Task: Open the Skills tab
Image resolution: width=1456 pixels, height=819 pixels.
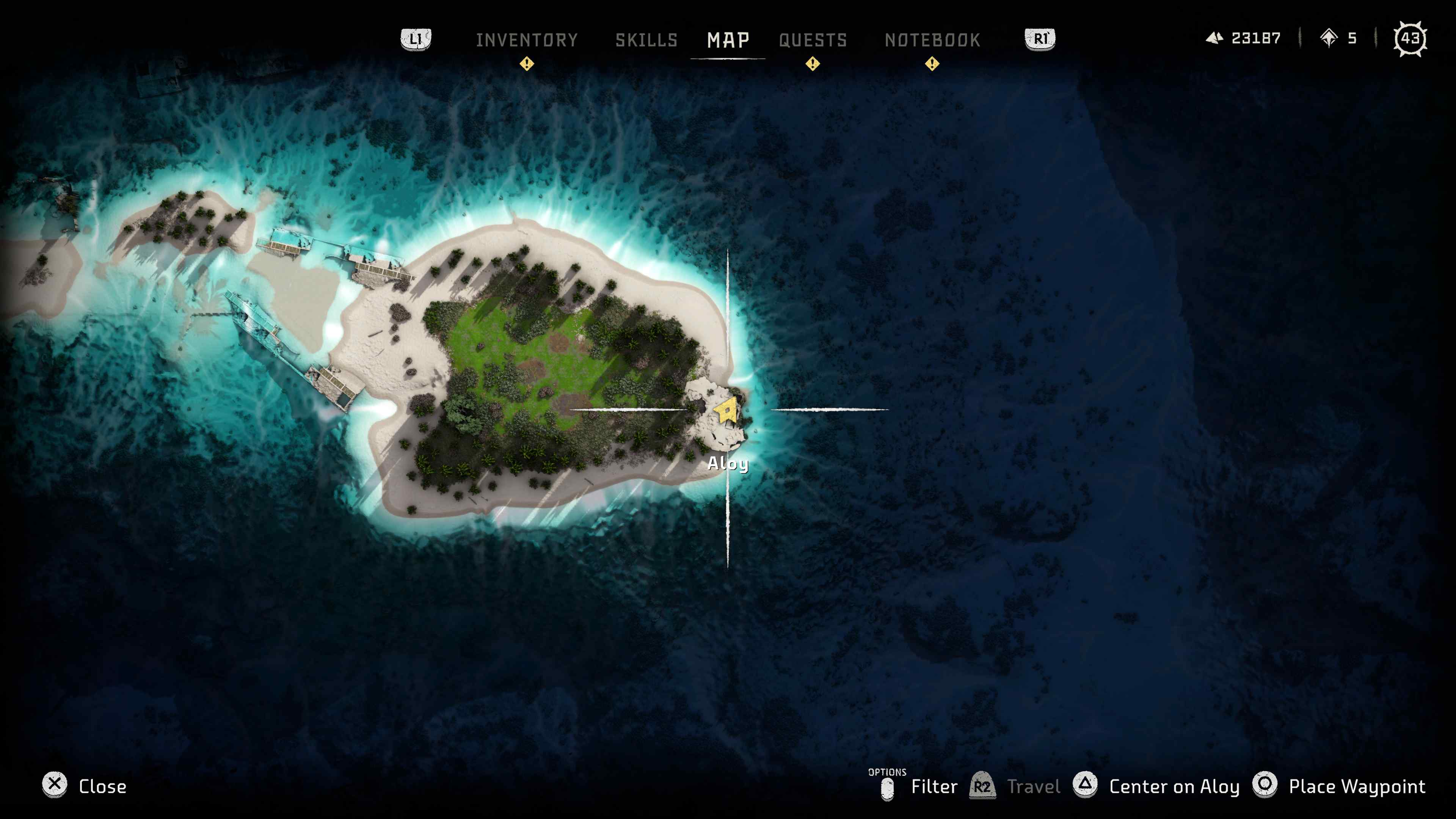Action: tap(646, 40)
